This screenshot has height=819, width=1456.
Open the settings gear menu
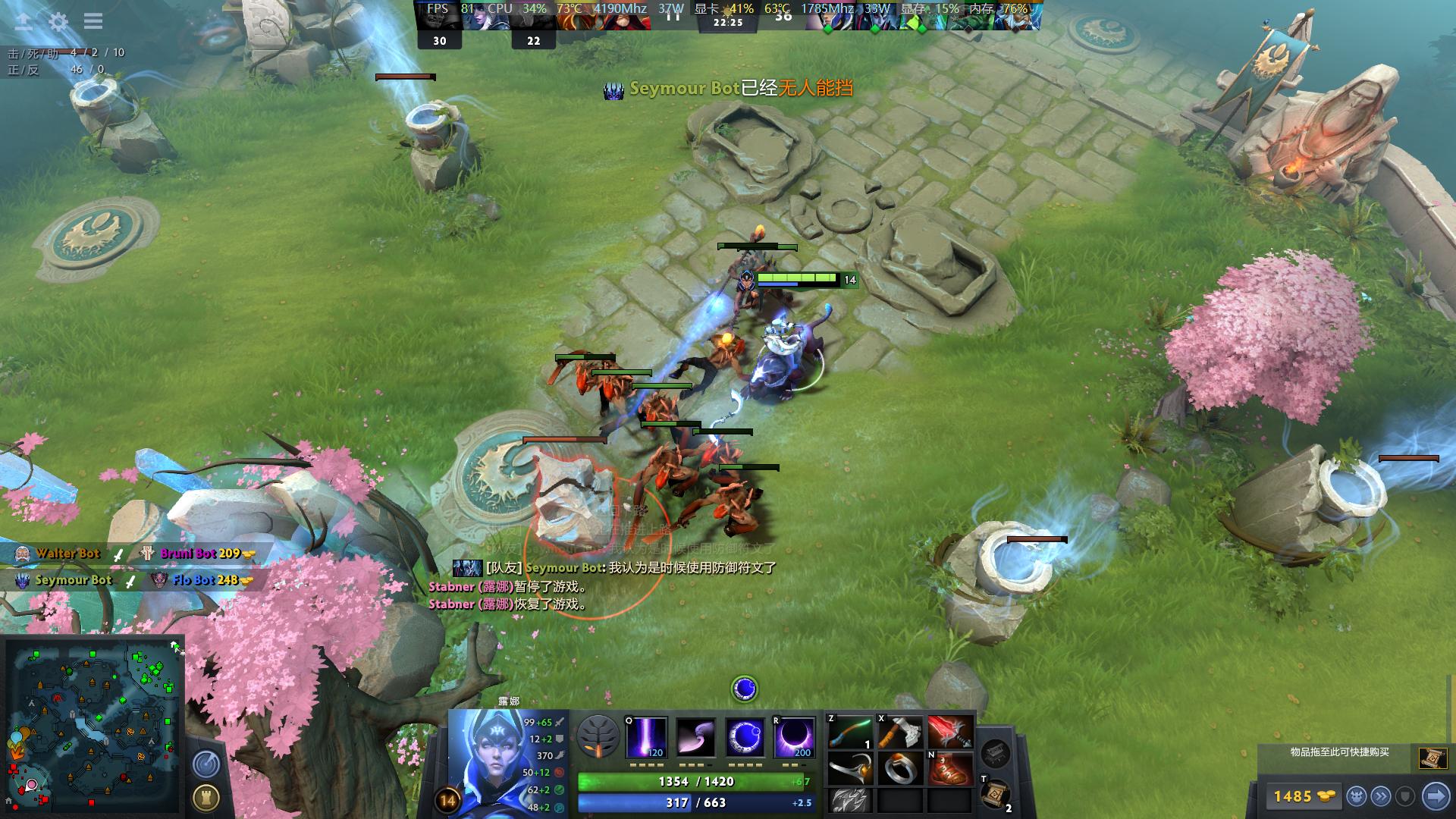point(58,21)
